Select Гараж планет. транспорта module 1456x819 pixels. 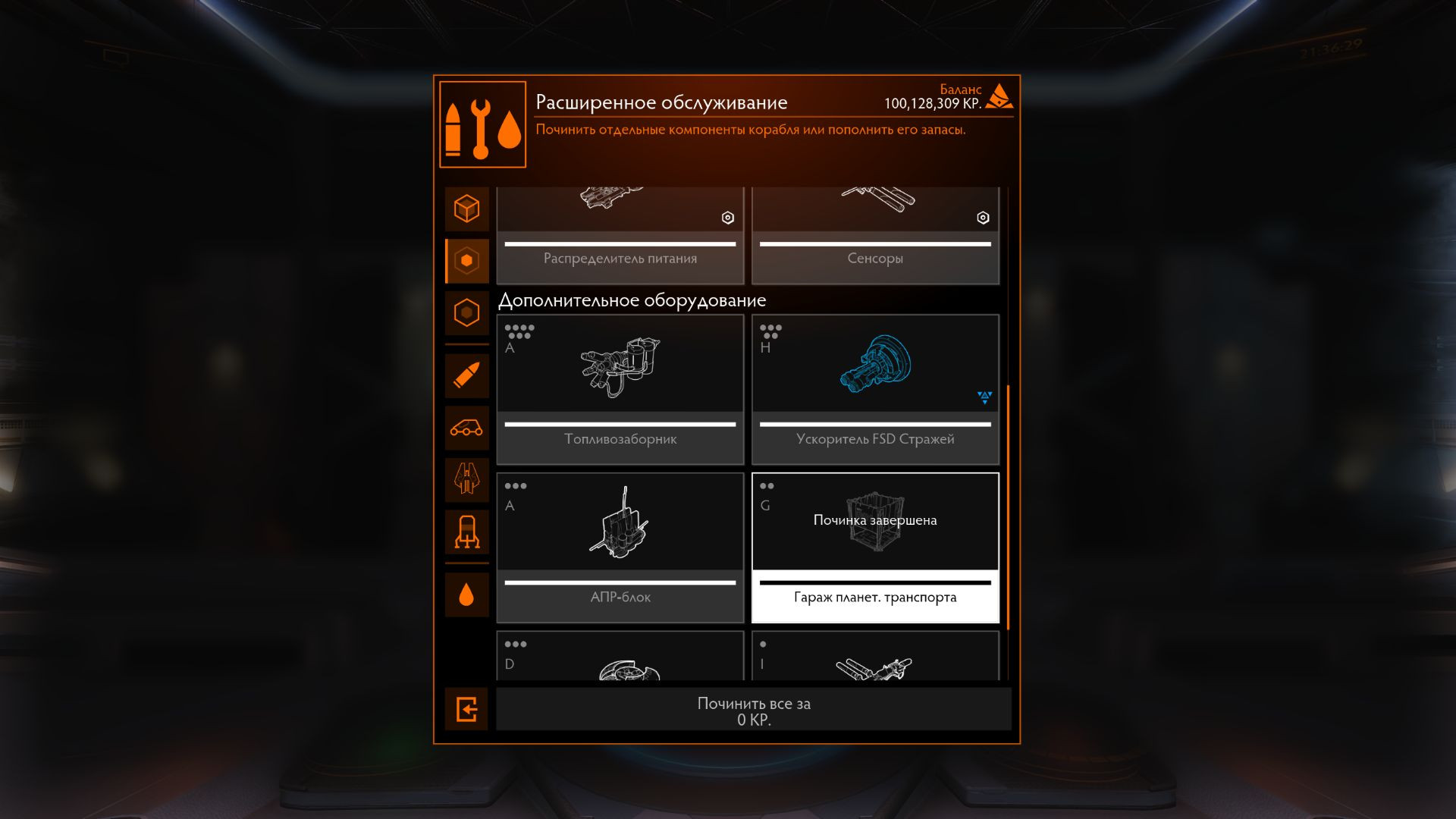[874, 548]
